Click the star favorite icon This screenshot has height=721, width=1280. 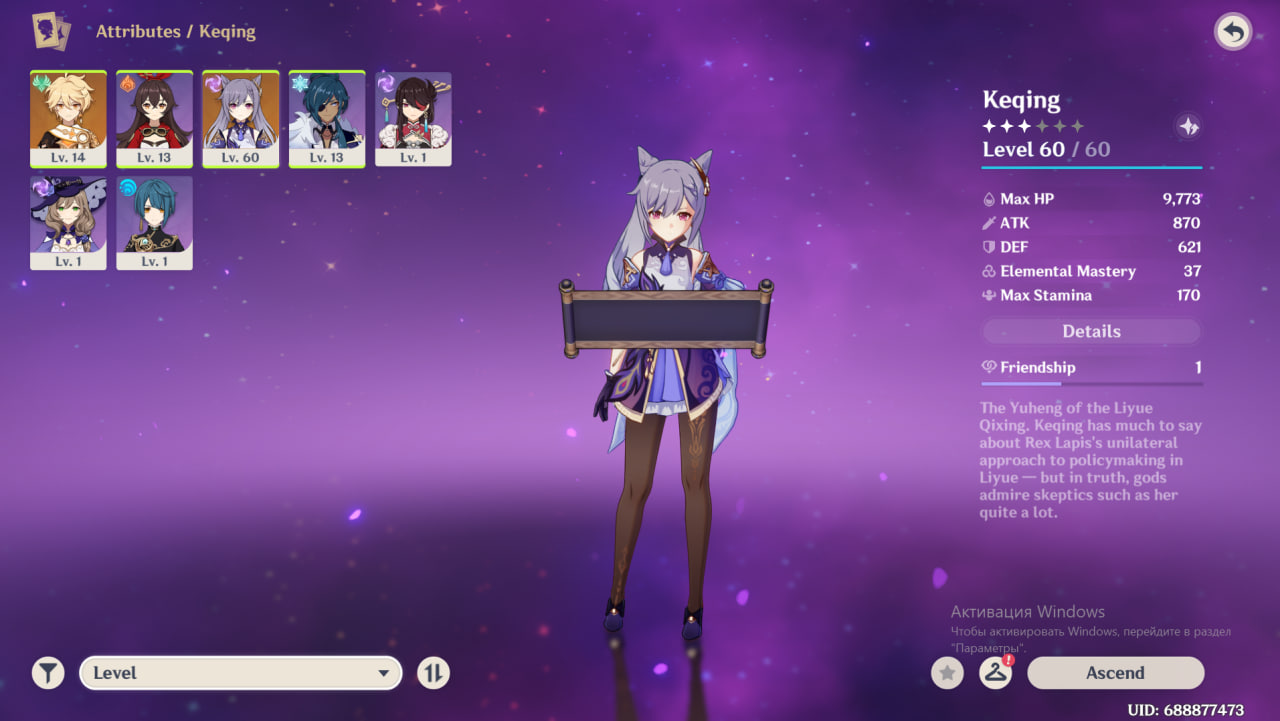[x=947, y=673]
